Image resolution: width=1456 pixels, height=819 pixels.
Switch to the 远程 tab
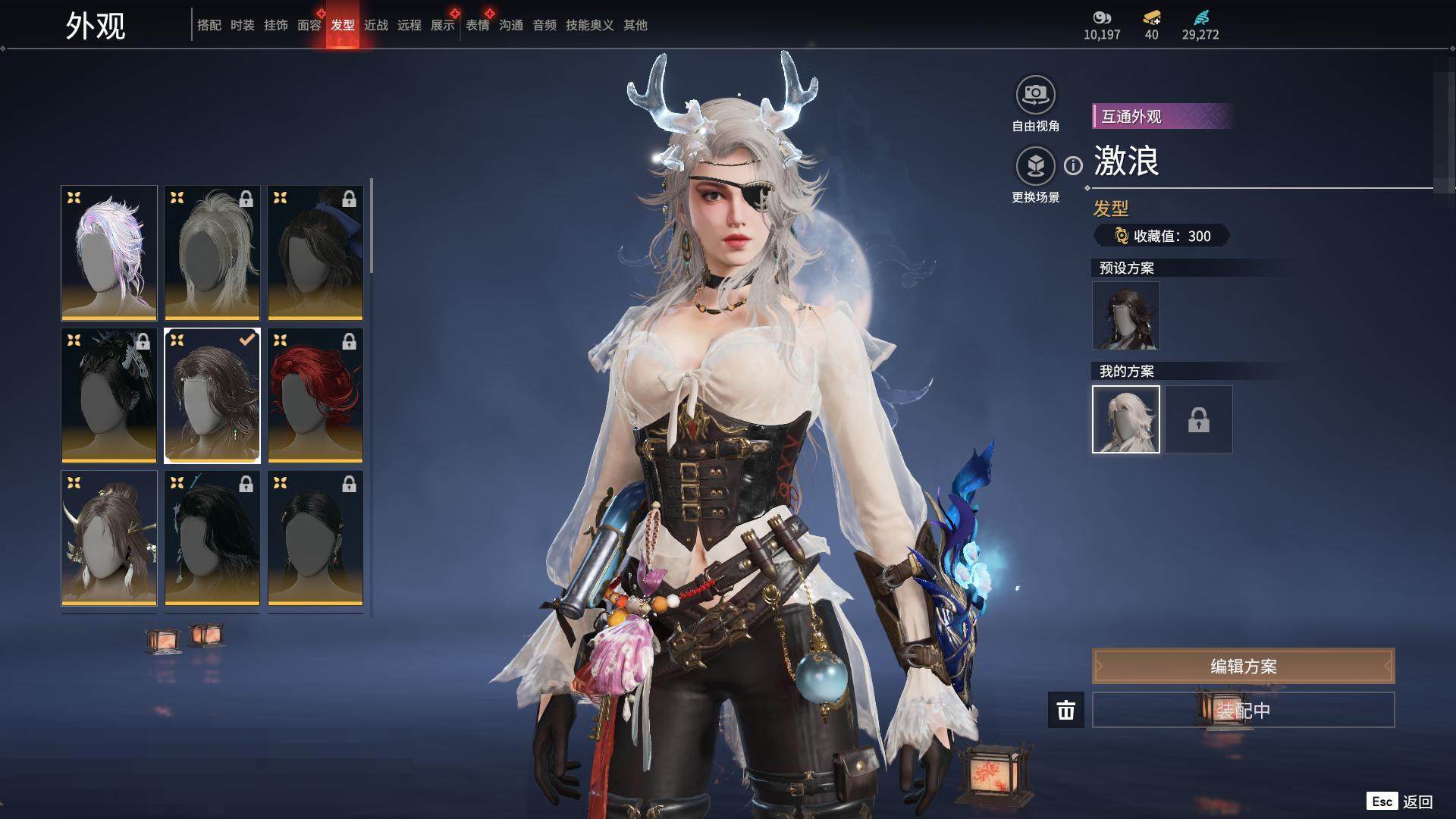coord(409,25)
